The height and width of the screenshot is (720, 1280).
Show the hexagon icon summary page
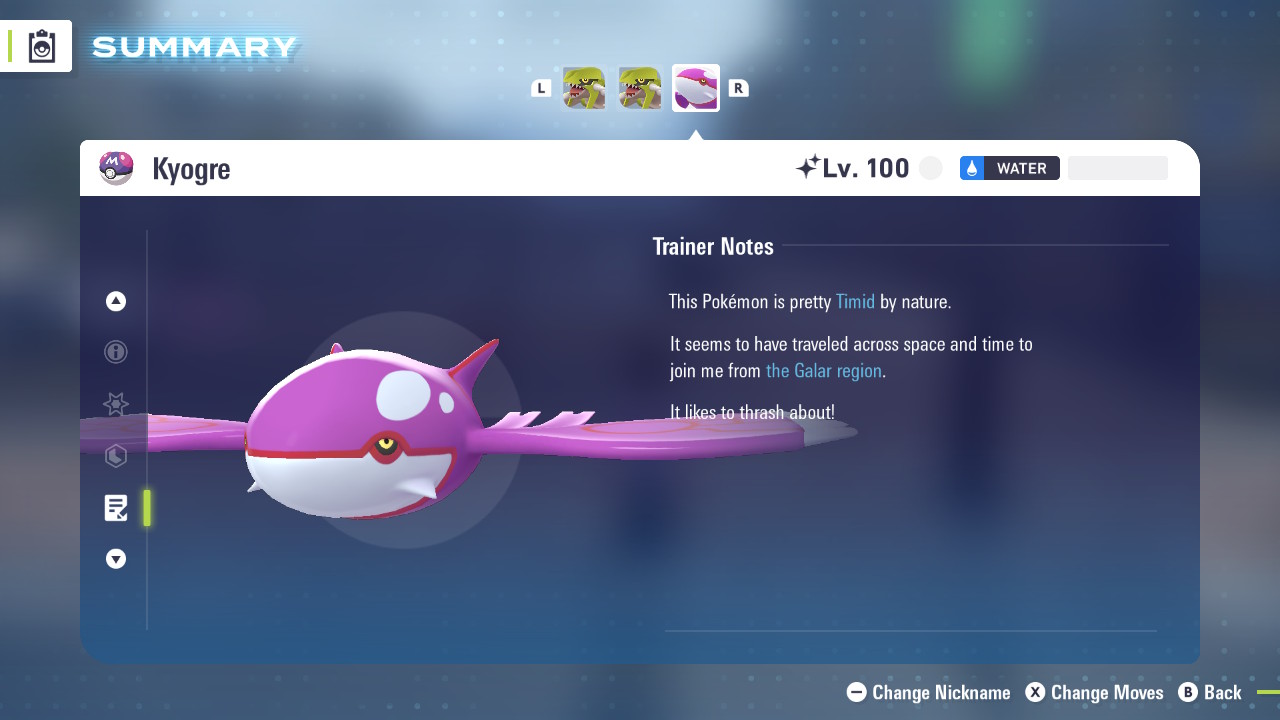[116, 457]
